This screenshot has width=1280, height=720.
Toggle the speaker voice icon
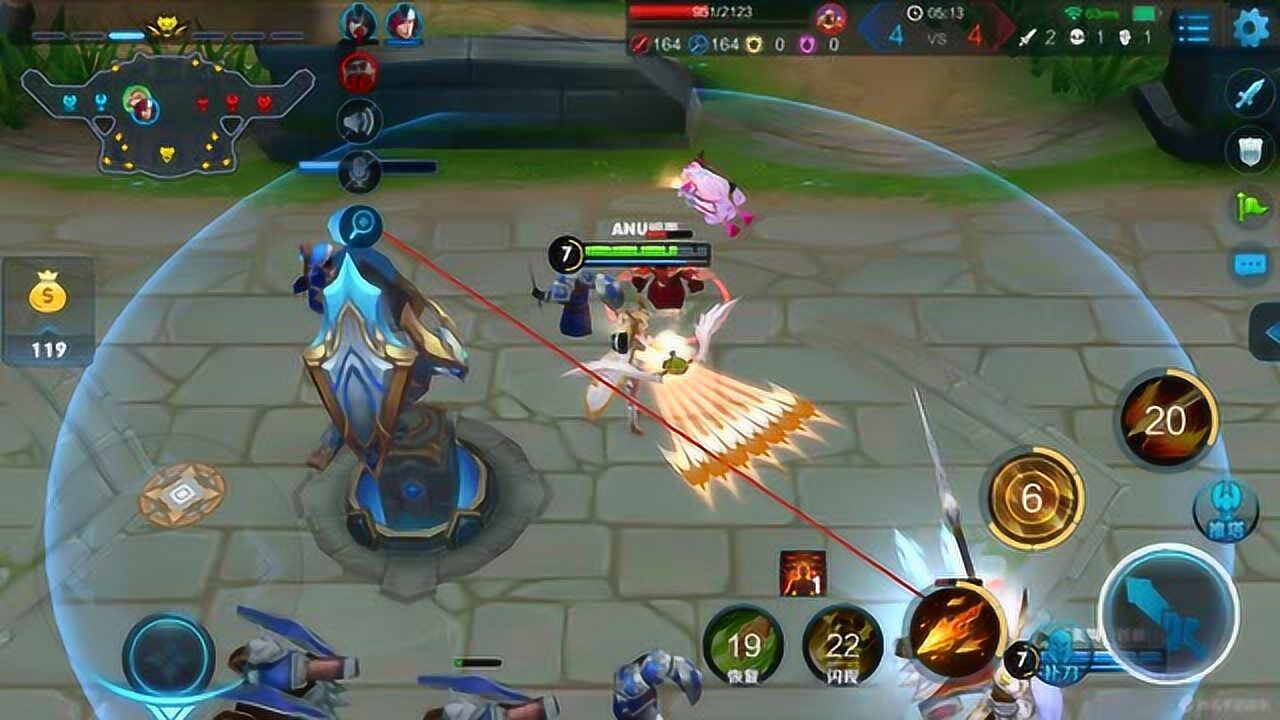[359, 121]
